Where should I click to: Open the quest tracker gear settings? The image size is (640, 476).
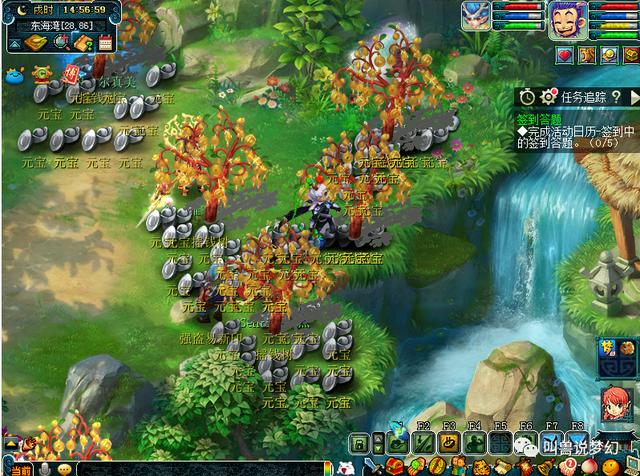point(547,97)
